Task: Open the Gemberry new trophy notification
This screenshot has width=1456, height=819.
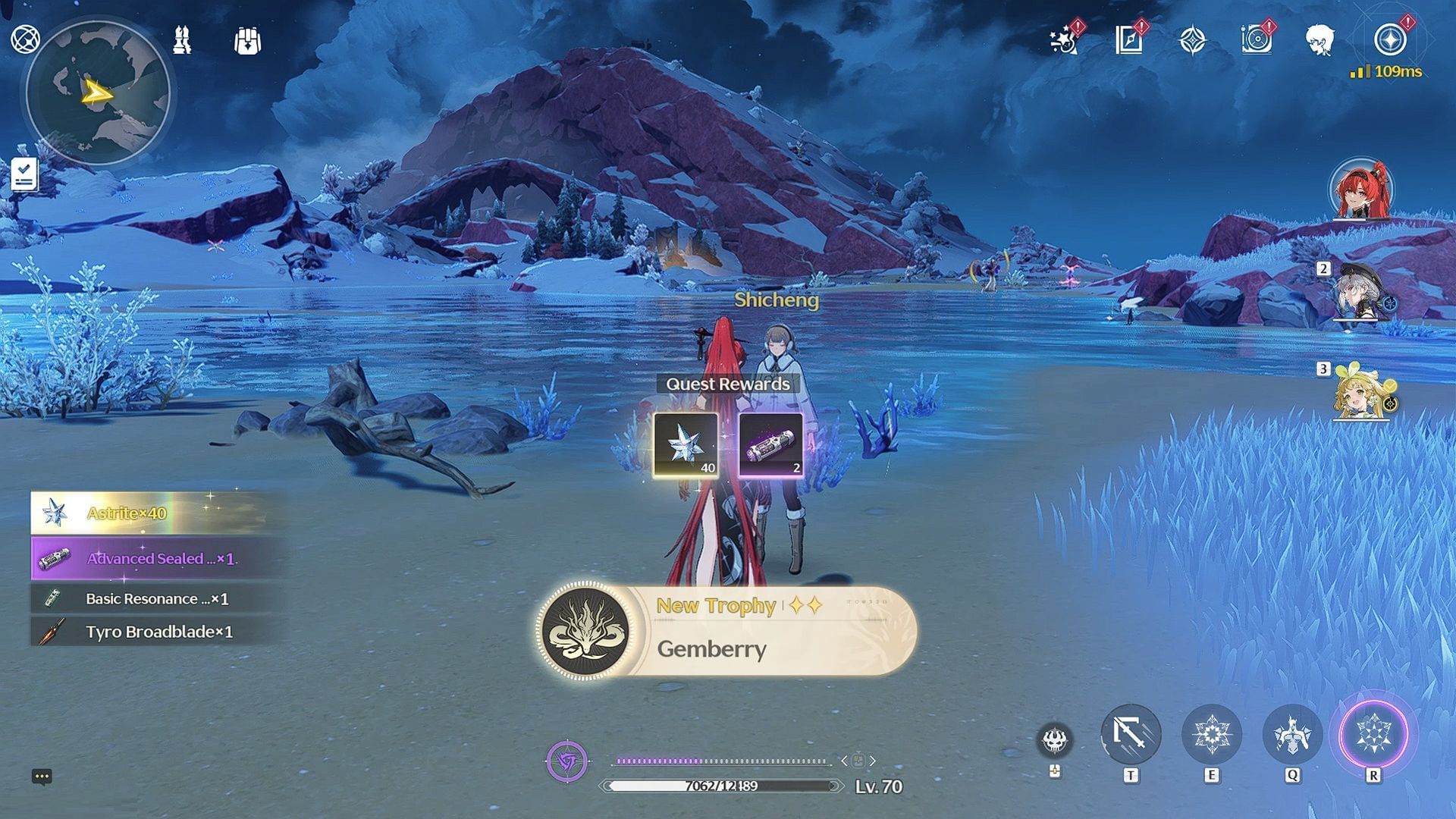Action: [726, 630]
